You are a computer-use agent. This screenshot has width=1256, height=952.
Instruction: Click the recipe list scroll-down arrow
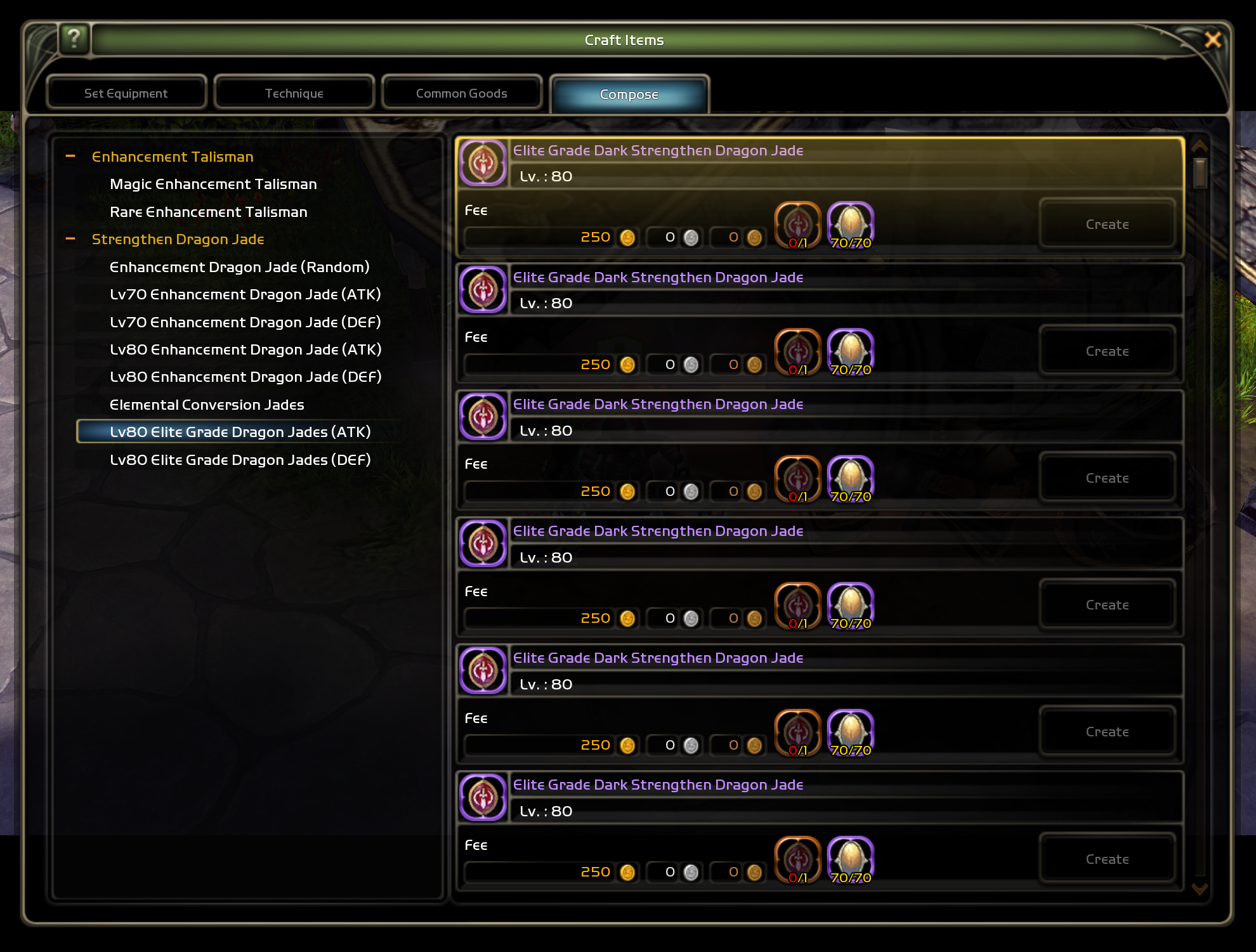pos(1199,889)
